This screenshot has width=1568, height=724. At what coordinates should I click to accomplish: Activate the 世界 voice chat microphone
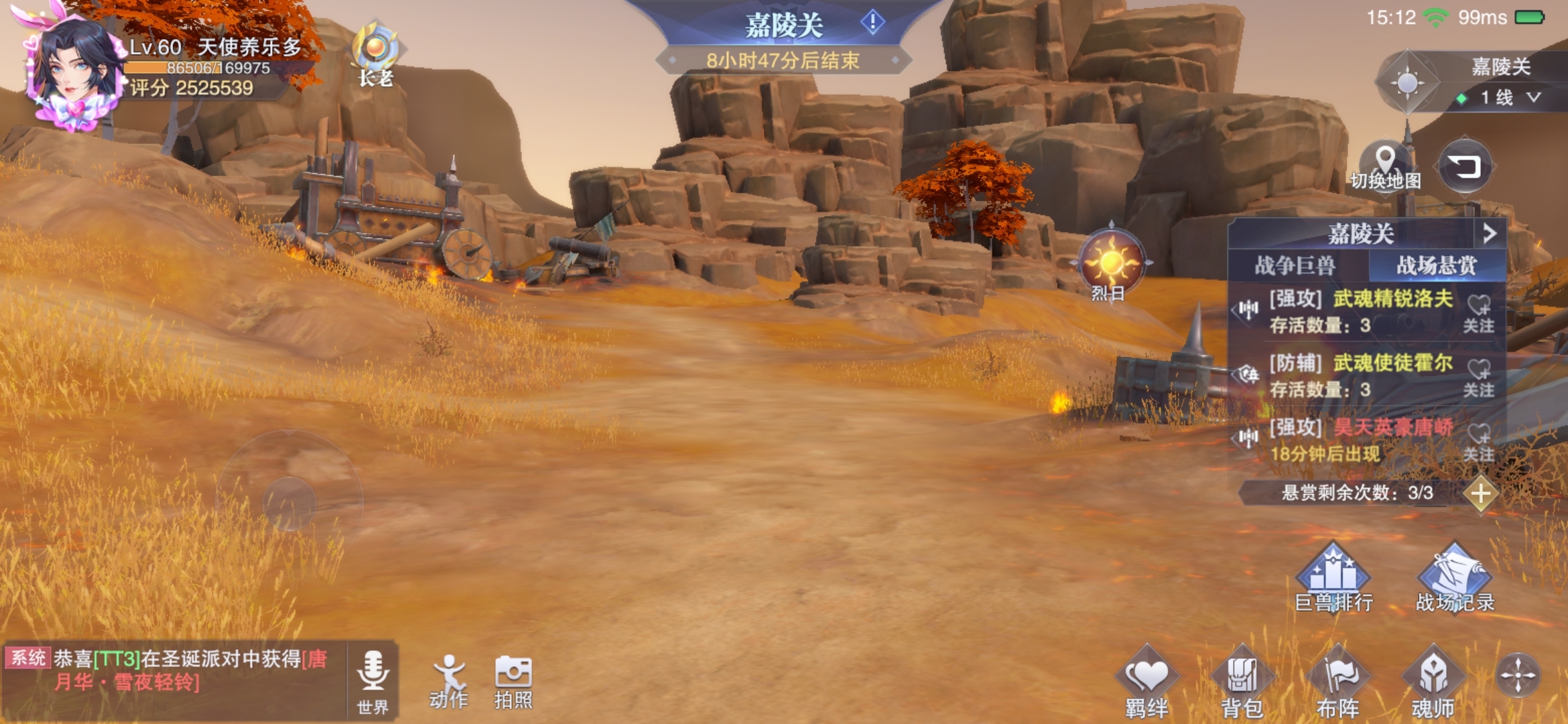pos(373,678)
